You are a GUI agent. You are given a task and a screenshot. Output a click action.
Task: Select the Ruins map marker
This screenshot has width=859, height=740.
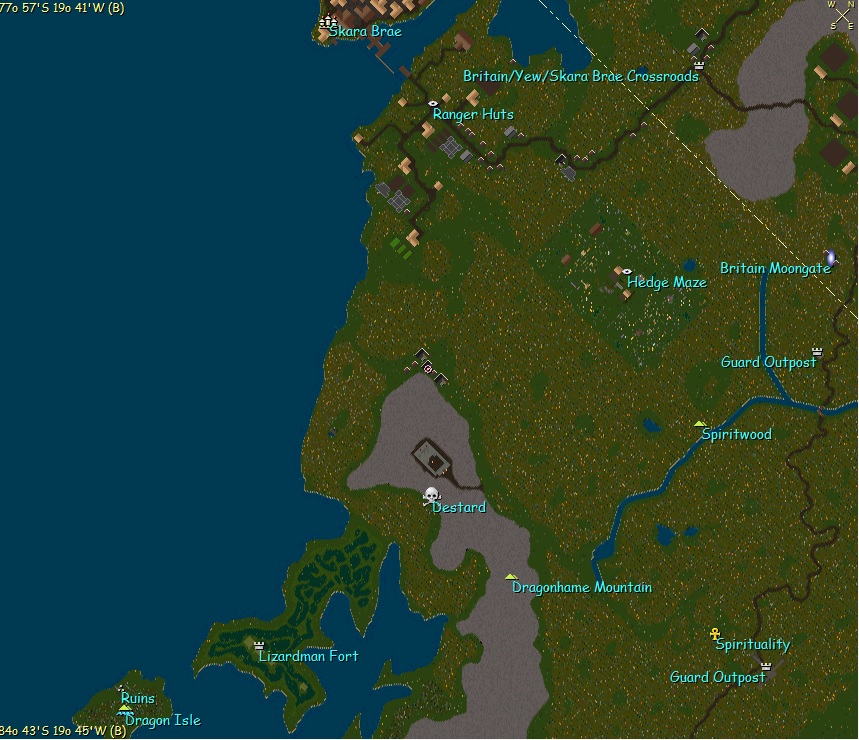[122, 688]
